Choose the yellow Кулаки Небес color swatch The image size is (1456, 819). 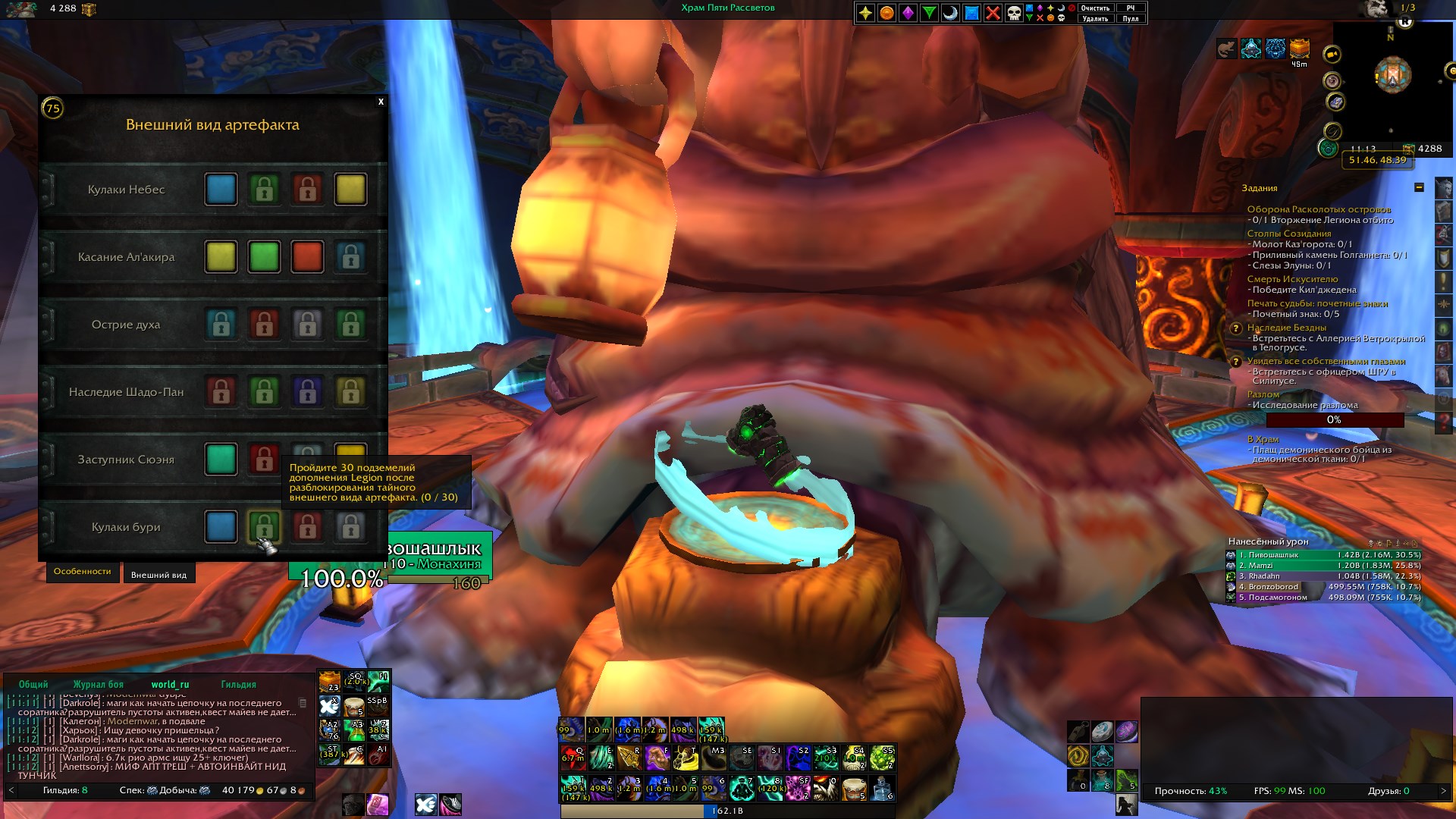click(350, 190)
